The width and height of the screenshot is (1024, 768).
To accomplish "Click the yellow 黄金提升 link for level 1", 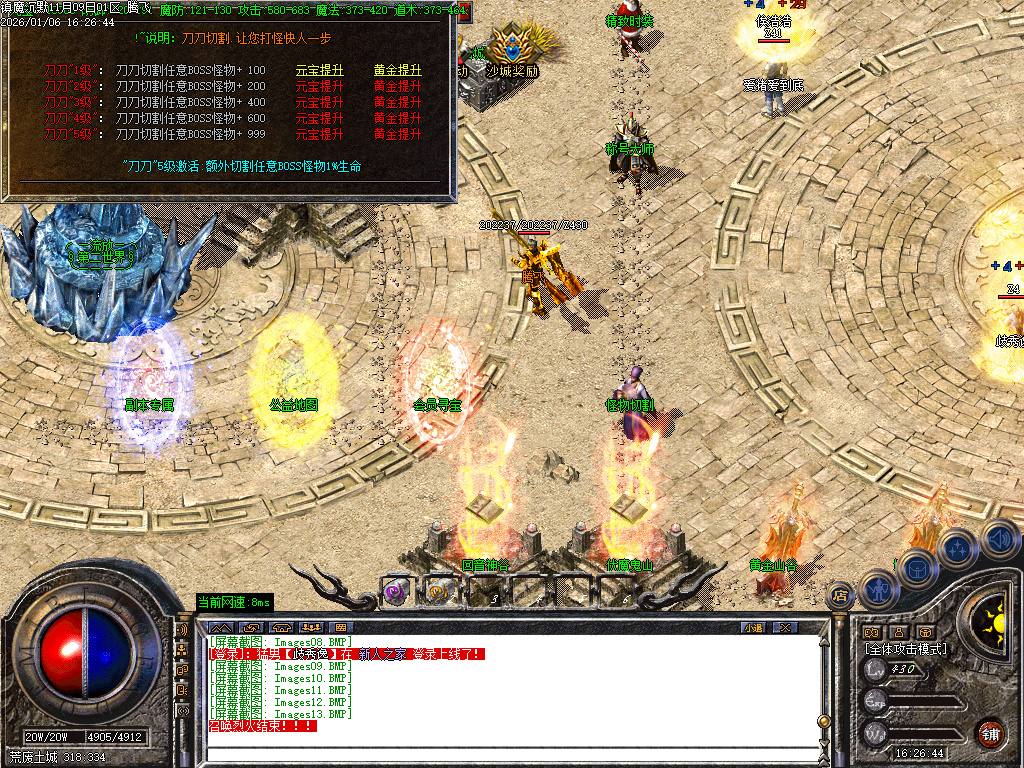I will 398,71.
